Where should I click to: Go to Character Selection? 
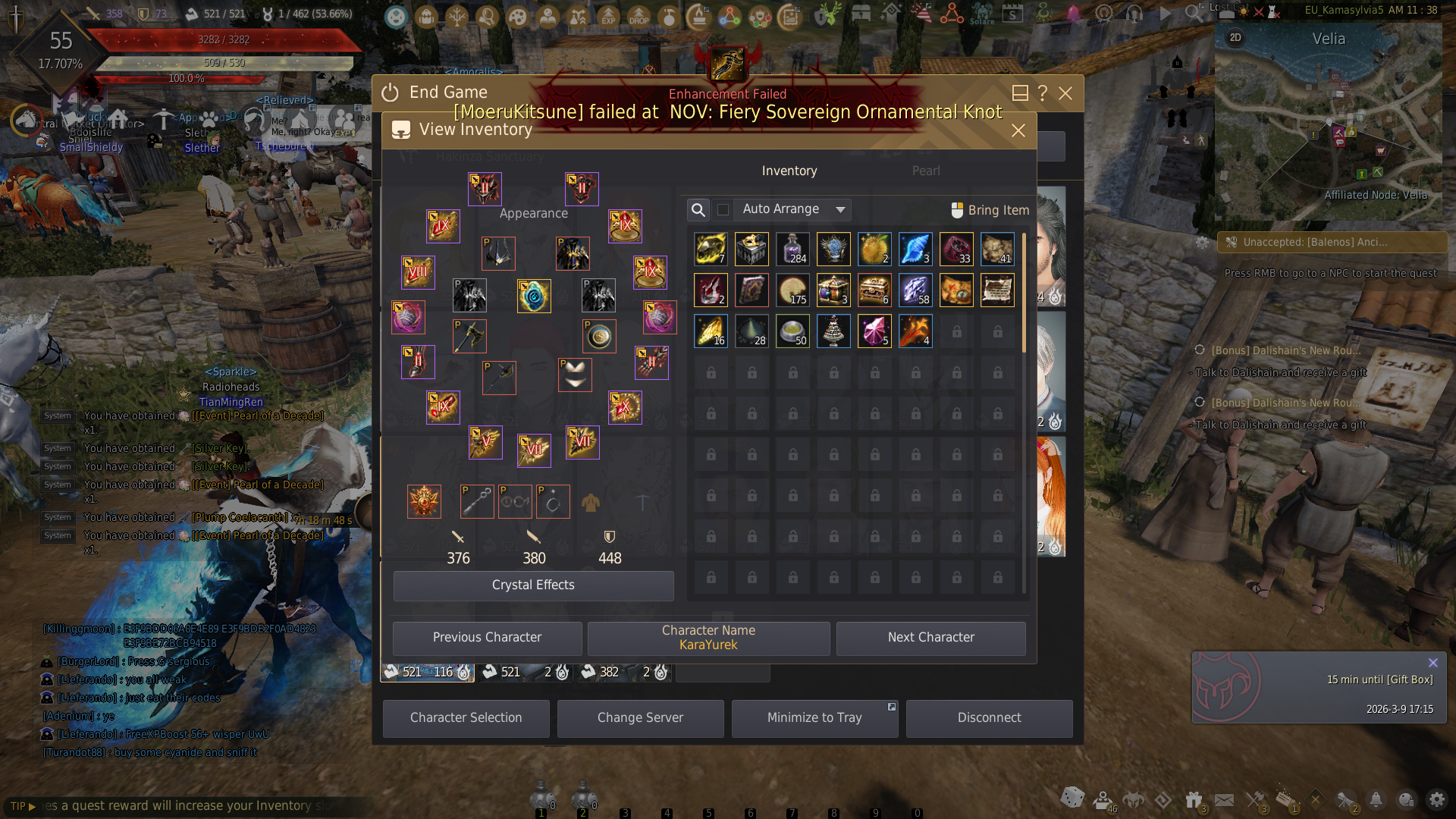tap(466, 718)
